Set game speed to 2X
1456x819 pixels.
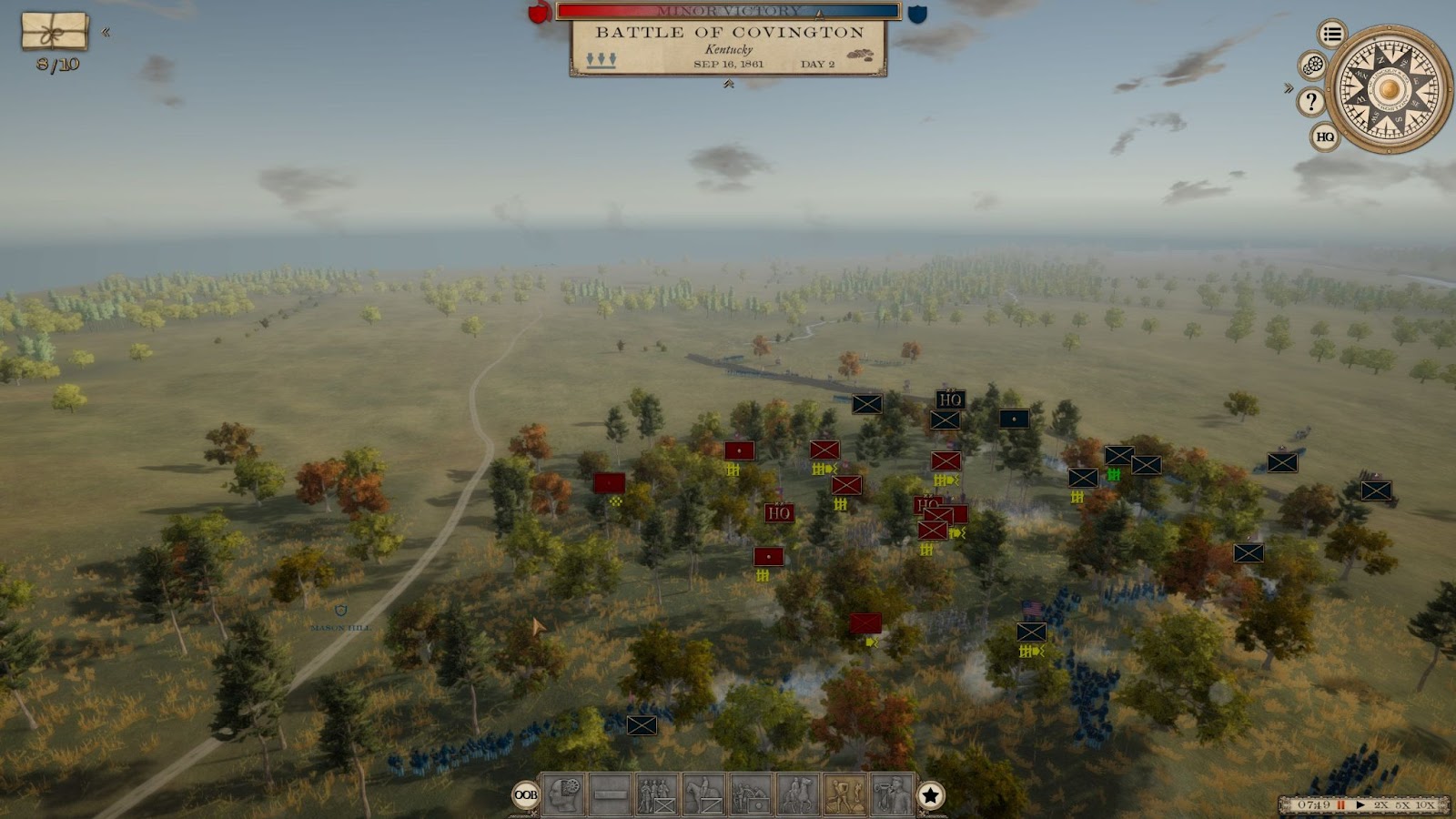1381,805
